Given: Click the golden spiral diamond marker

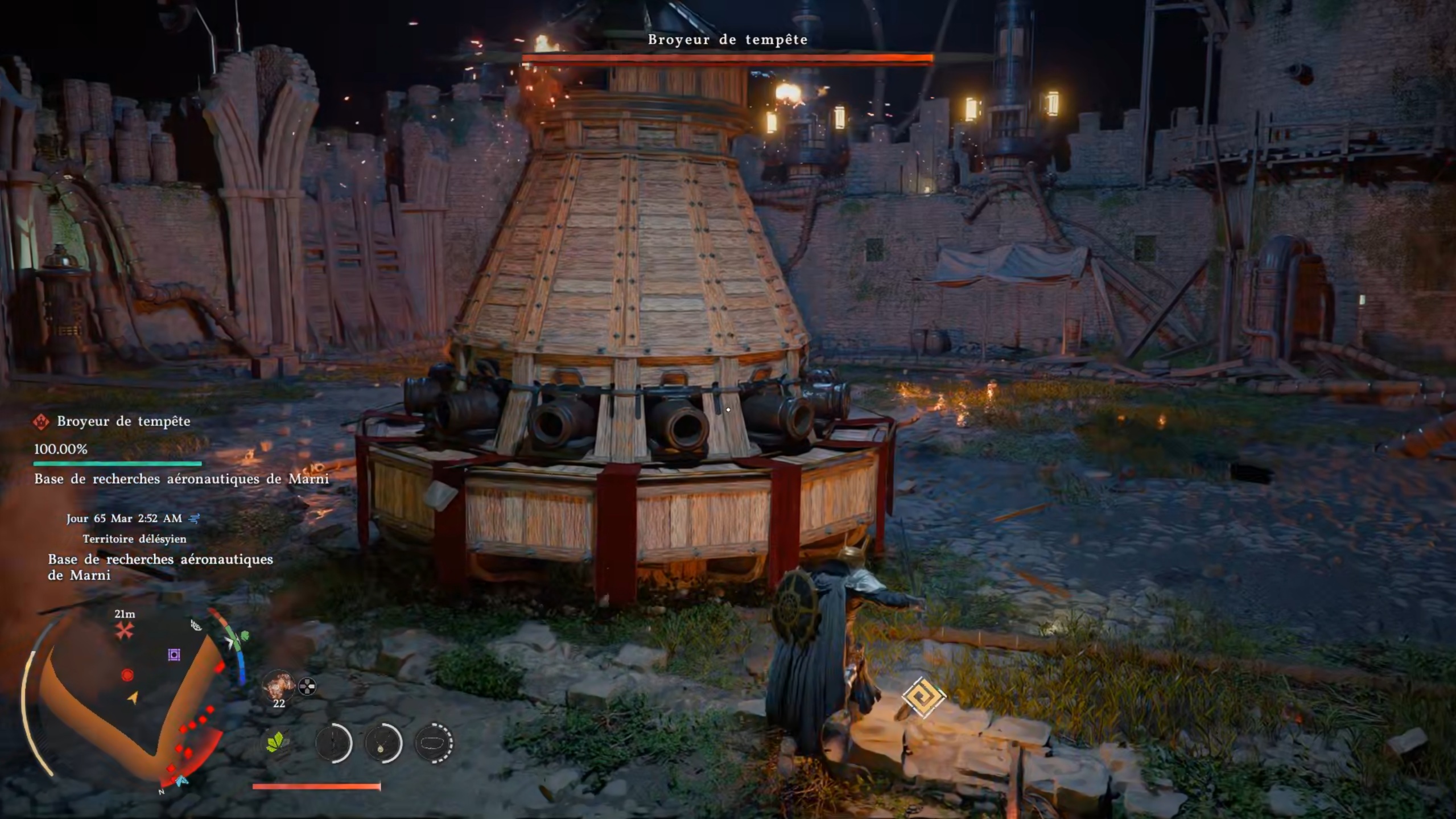Looking at the screenshot, I should (923, 697).
